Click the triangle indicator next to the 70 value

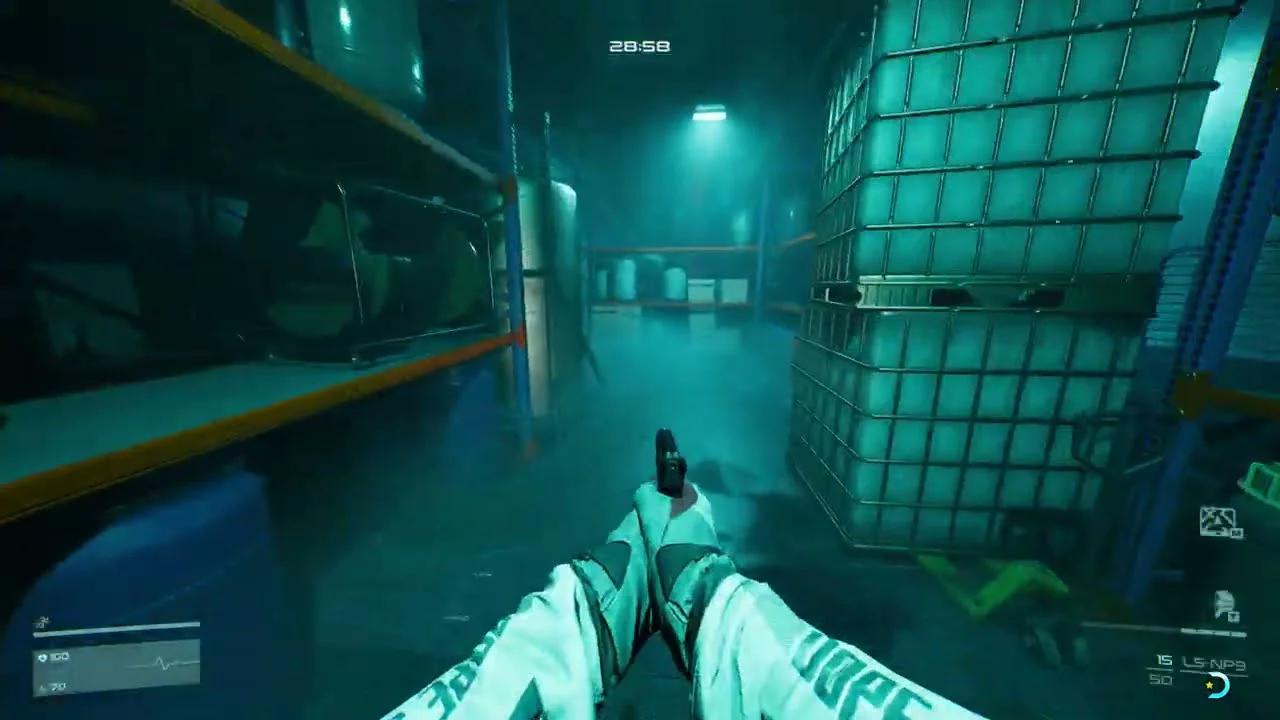click(x=41, y=686)
